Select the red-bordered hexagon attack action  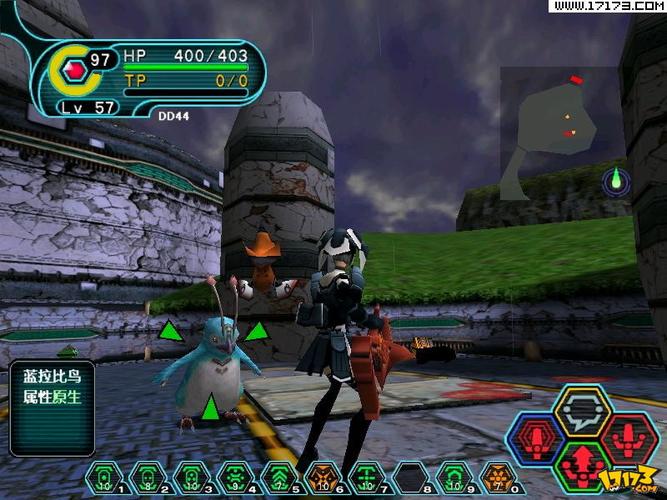629,439
